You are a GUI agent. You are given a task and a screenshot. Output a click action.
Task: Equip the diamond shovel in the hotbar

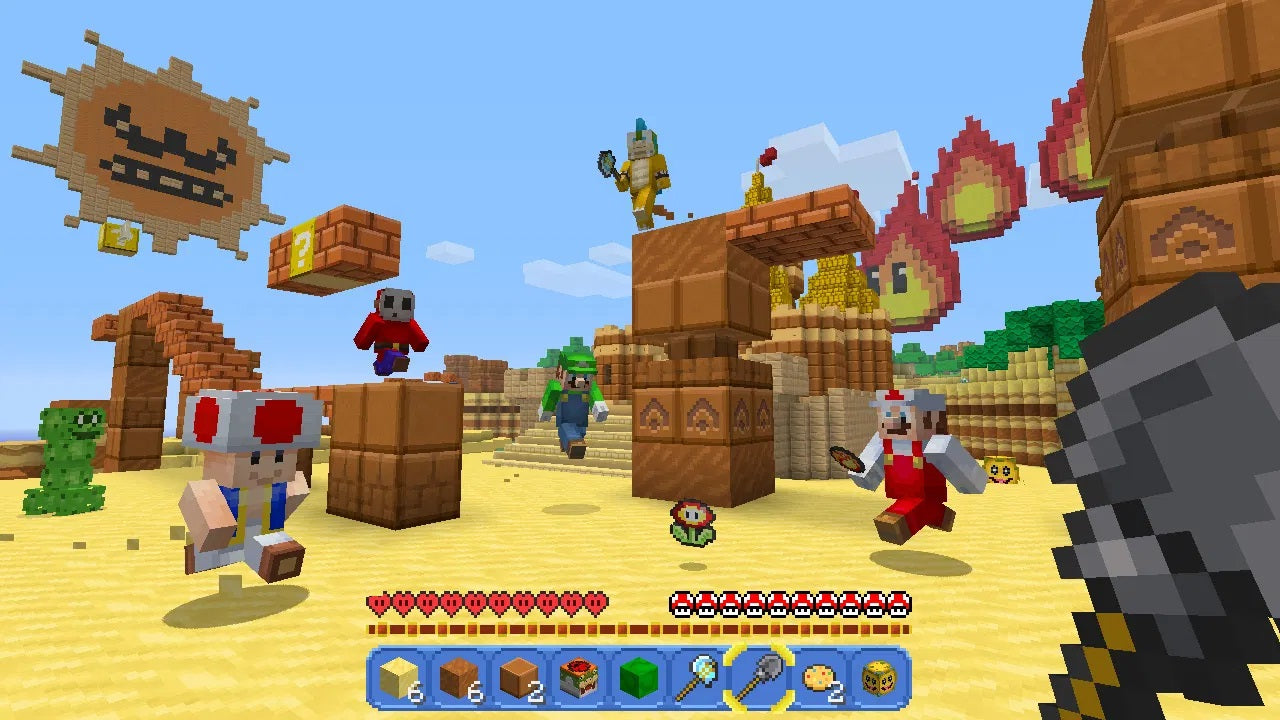(697, 679)
